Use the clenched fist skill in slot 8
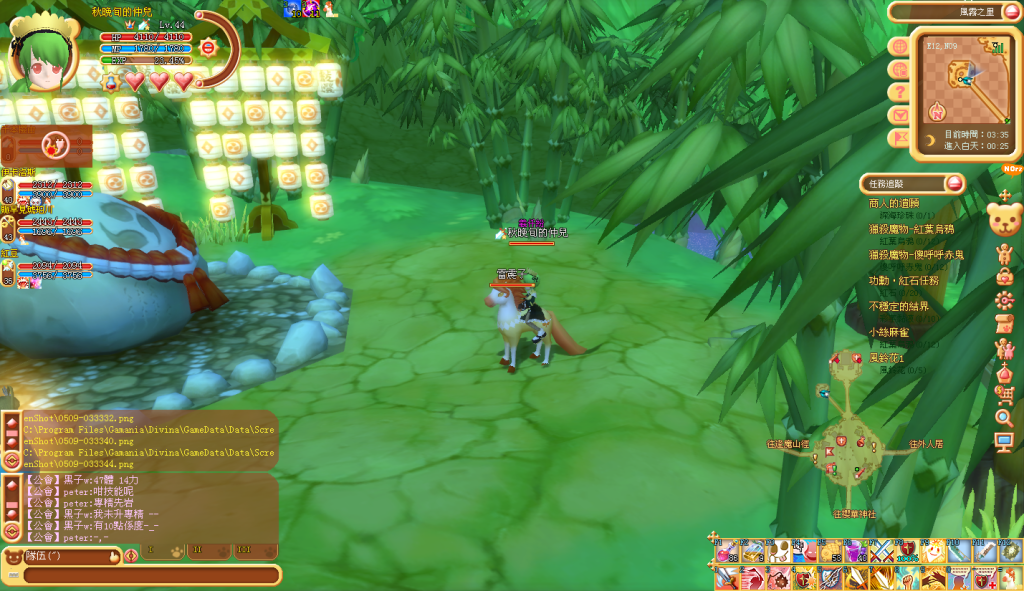The image size is (1024, 591). pyautogui.click(x=908, y=578)
